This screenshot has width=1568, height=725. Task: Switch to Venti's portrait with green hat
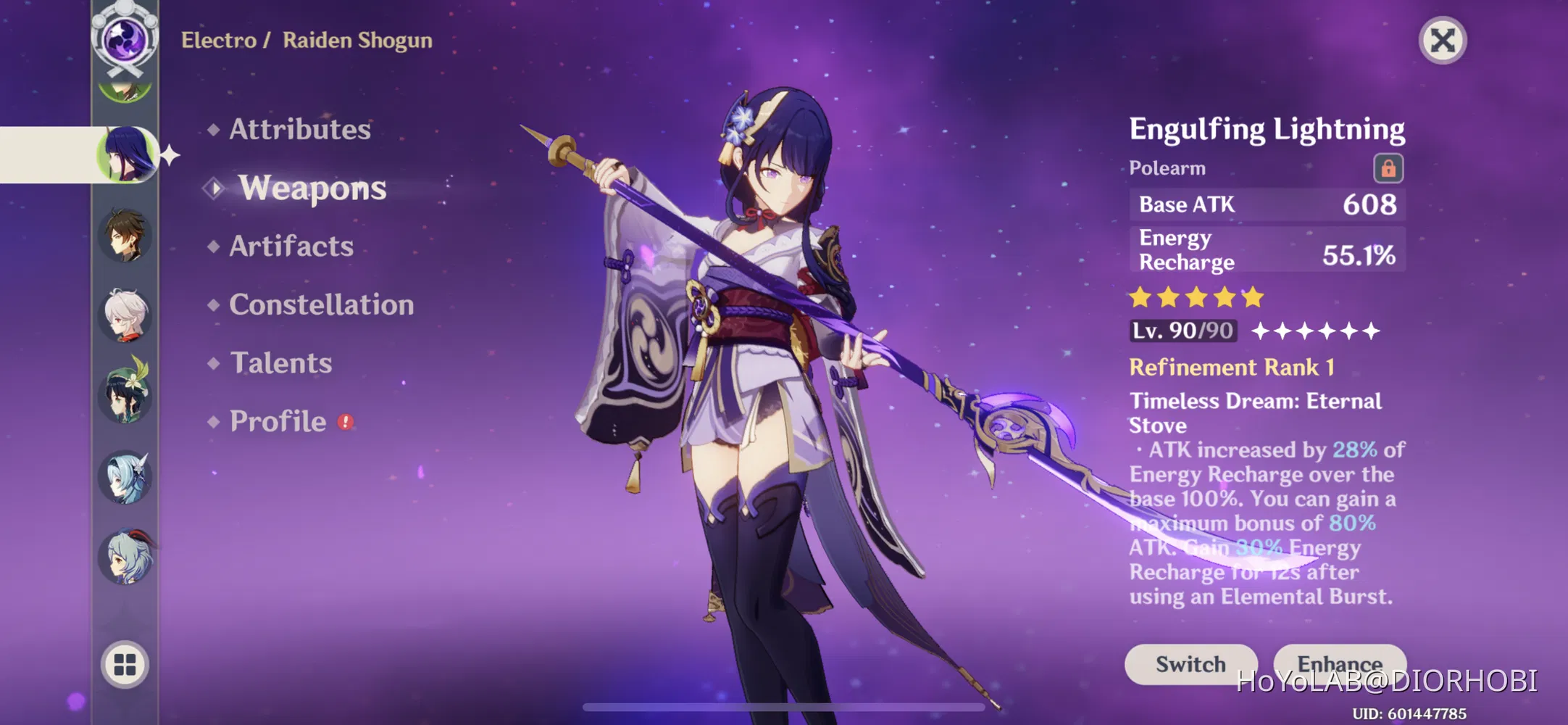point(125,394)
